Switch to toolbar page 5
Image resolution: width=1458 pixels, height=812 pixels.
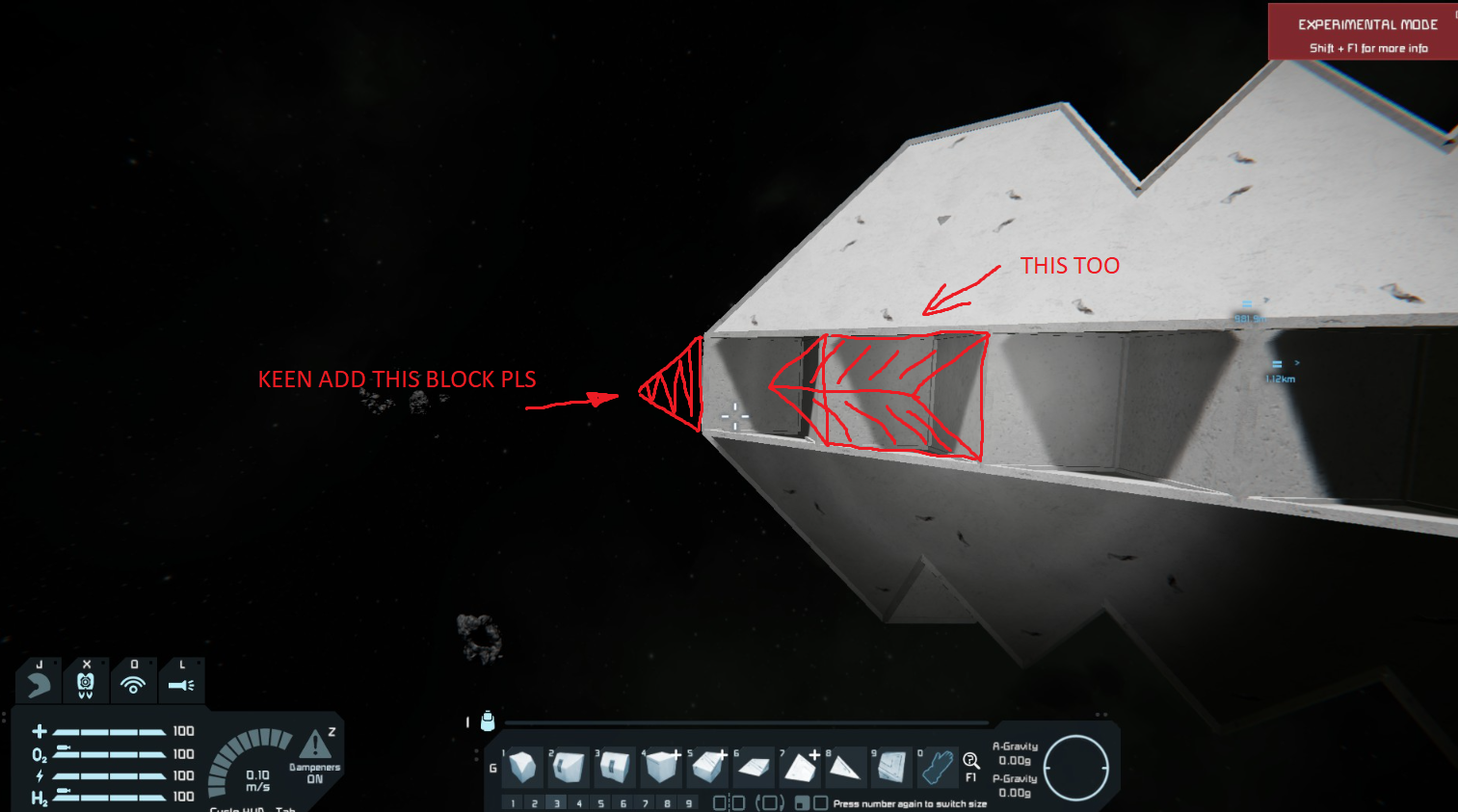[x=601, y=803]
